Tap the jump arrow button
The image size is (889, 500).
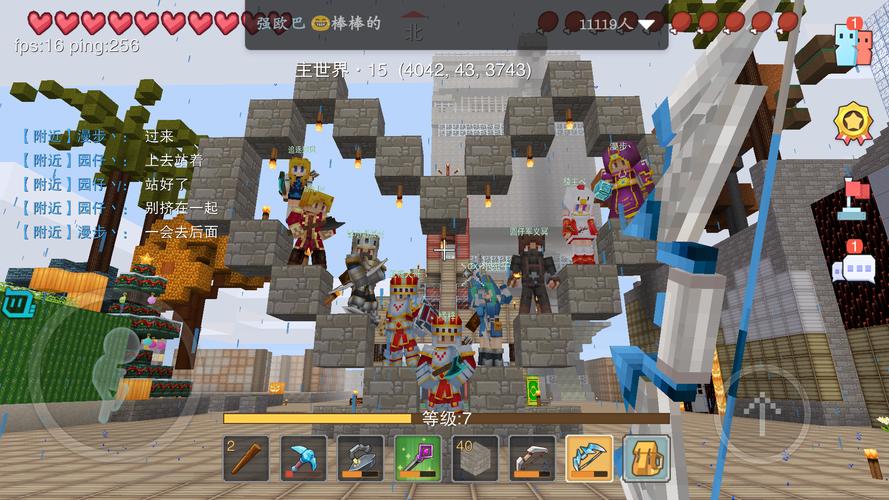(764, 410)
